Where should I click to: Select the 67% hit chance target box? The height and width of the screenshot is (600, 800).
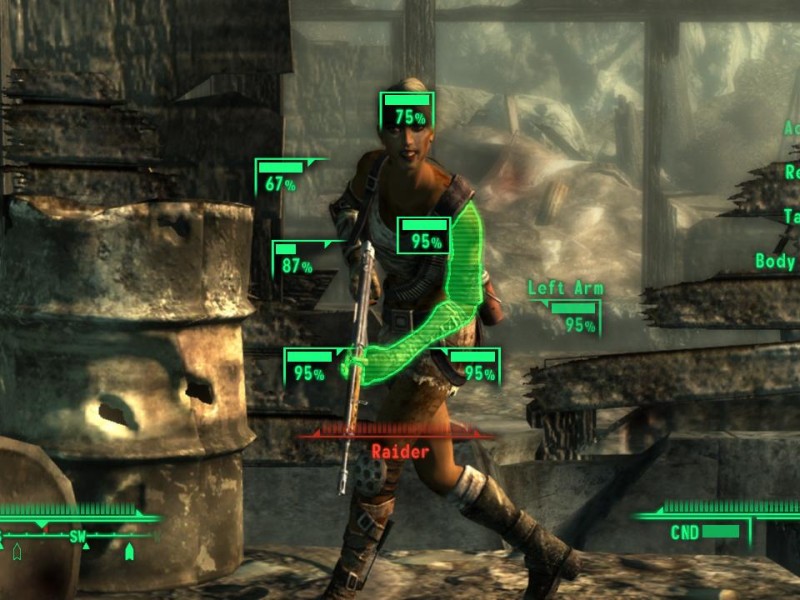pos(282,177)
